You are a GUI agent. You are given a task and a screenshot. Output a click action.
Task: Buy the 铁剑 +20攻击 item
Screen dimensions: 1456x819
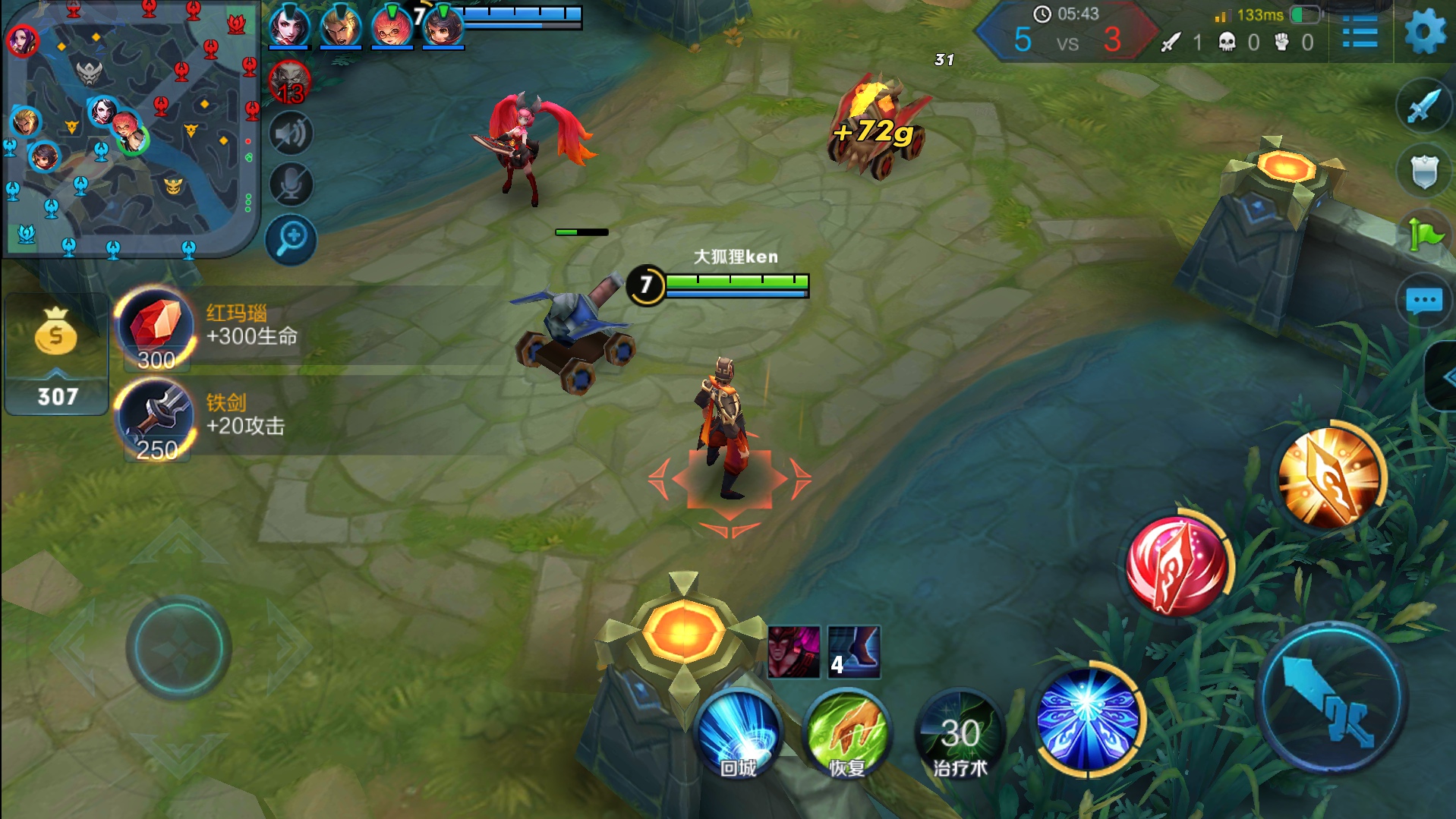(156, 419)
